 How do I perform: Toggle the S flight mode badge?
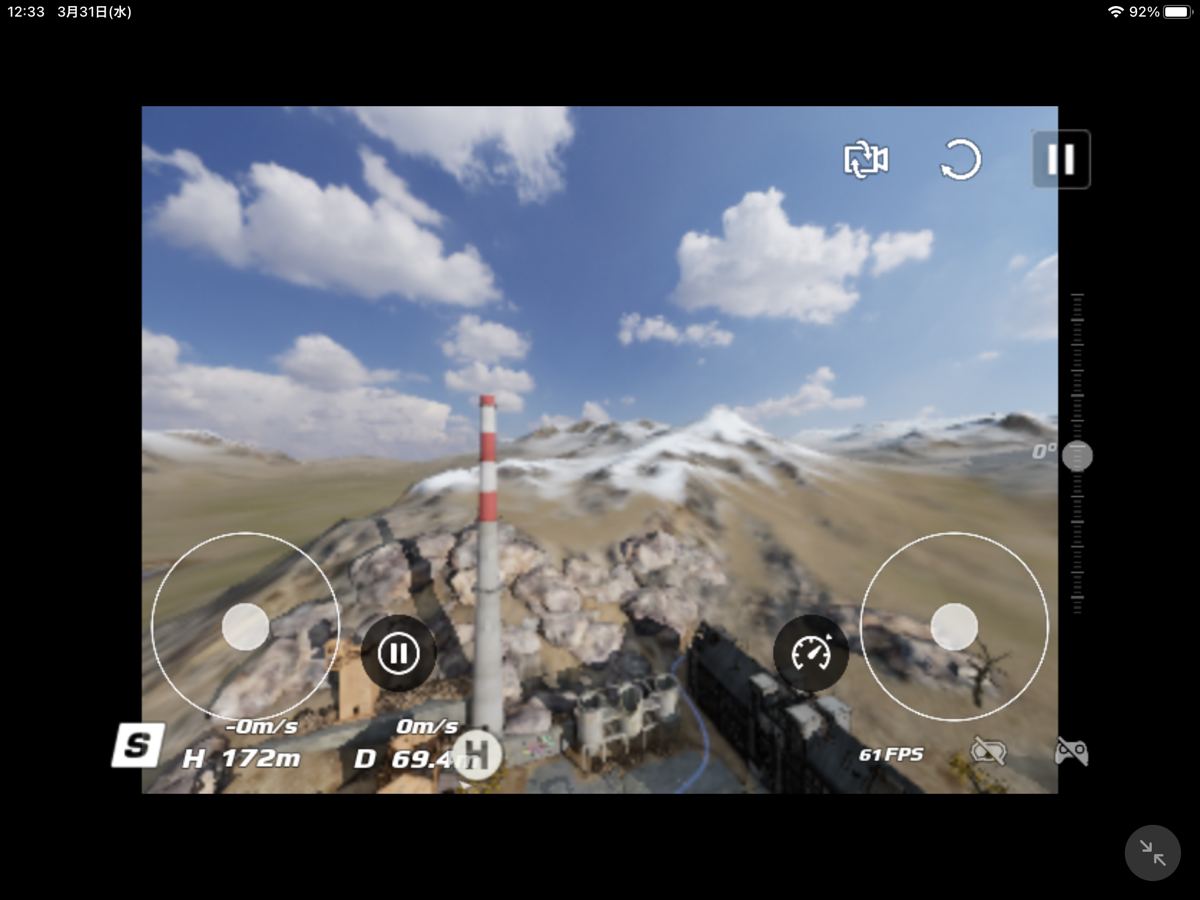138,745
